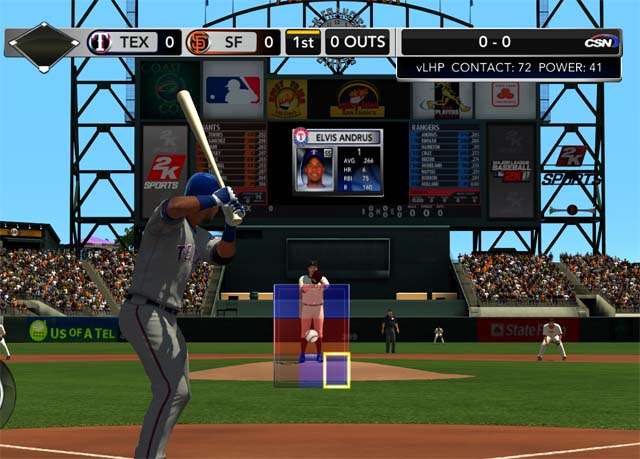The width and height of the screenshot is (640, 459).
Task: Select the SF Giants logo in the scorebar
Action: click(x=199, y=42)
